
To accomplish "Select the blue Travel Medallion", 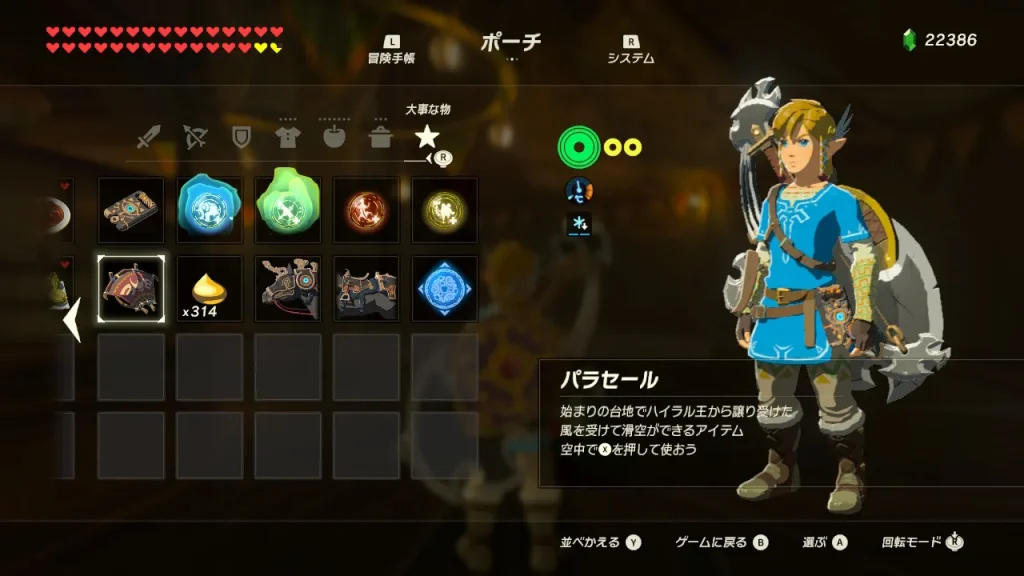I will [x=444, y=289].
